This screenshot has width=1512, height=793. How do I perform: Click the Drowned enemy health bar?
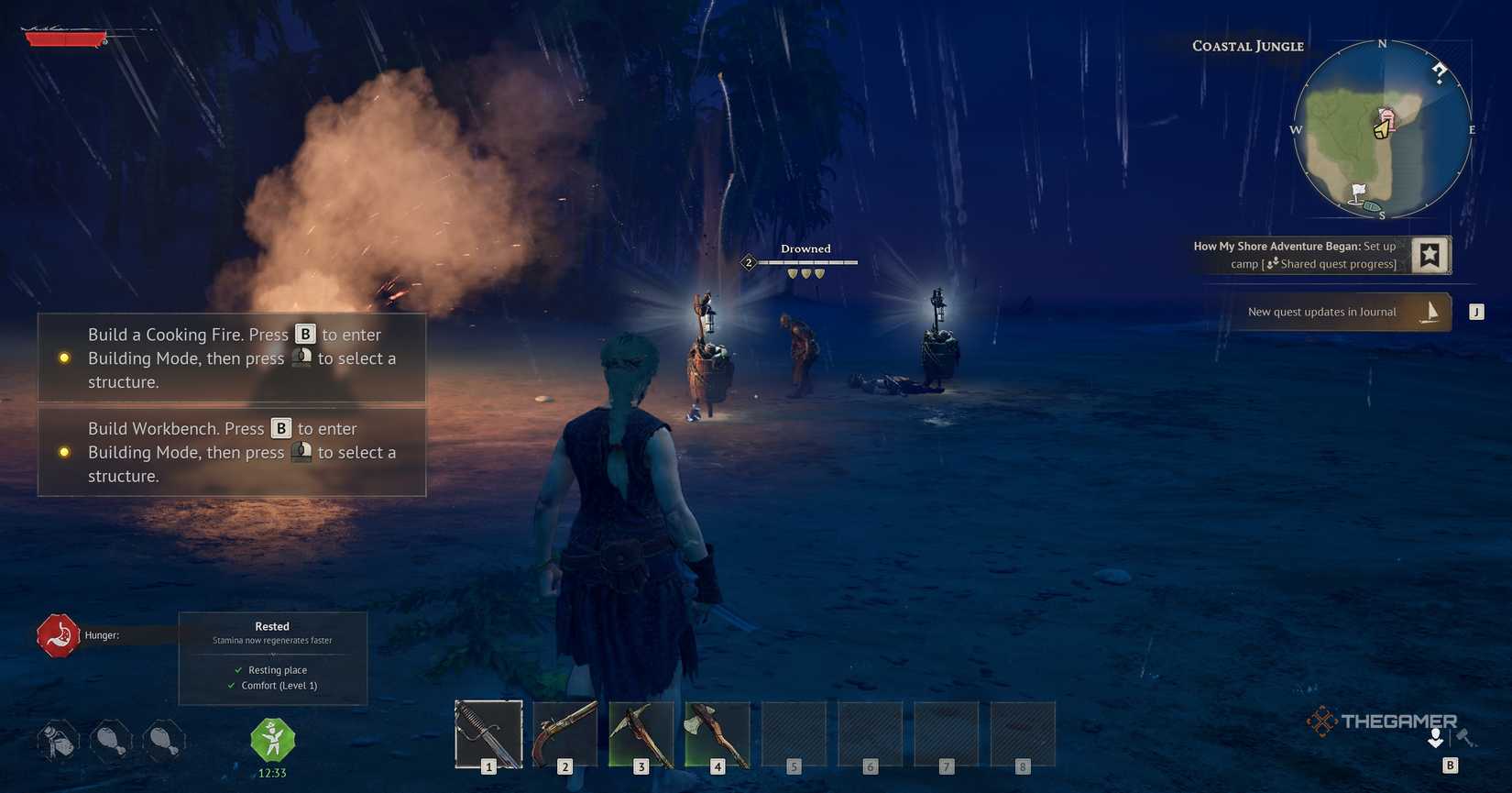pyautogui.click(x=805, y=263)
